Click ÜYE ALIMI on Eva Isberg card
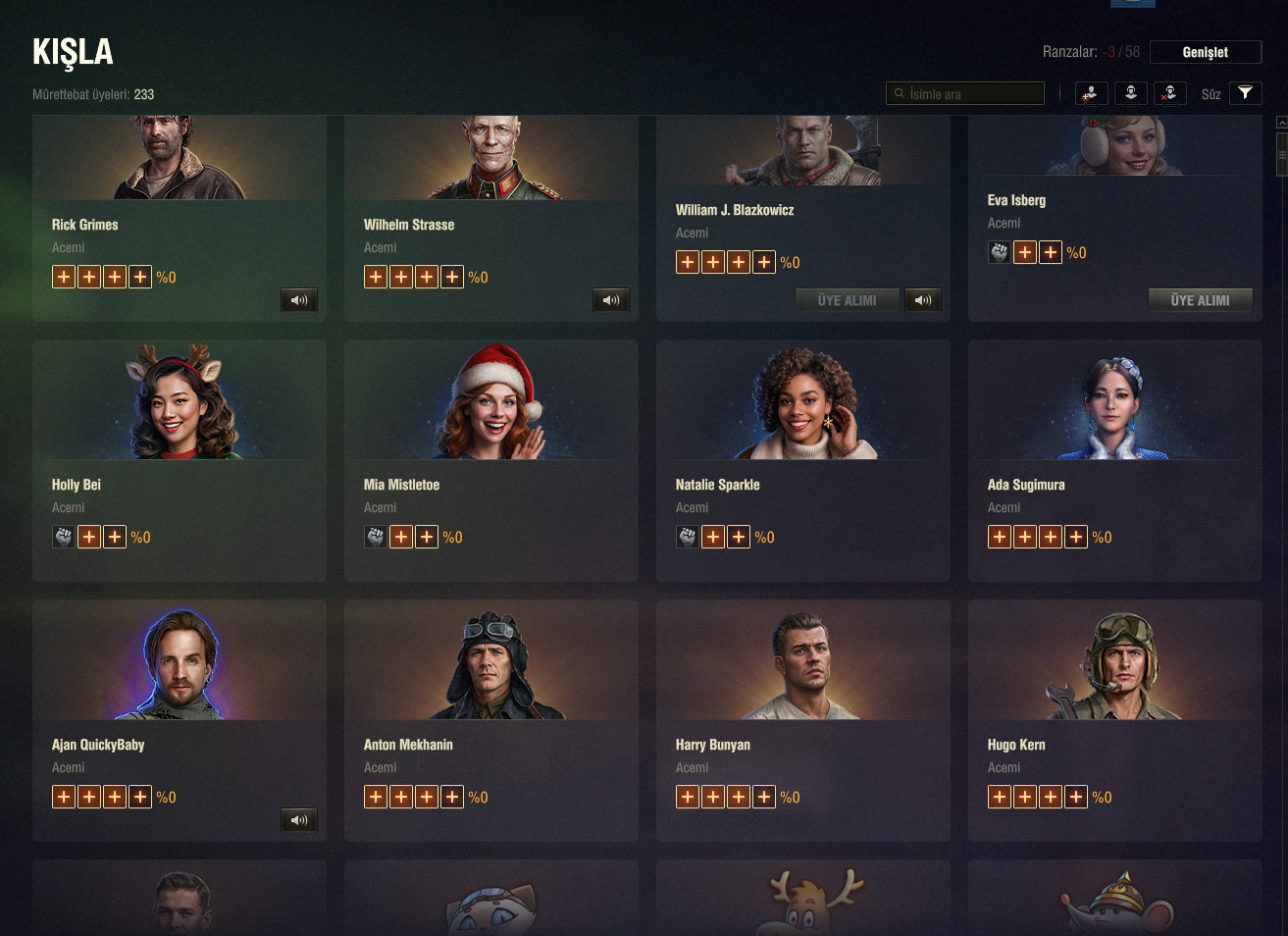Viewport: 1288px width, 936px height. pyautogui.click(x=1200, y=300)
